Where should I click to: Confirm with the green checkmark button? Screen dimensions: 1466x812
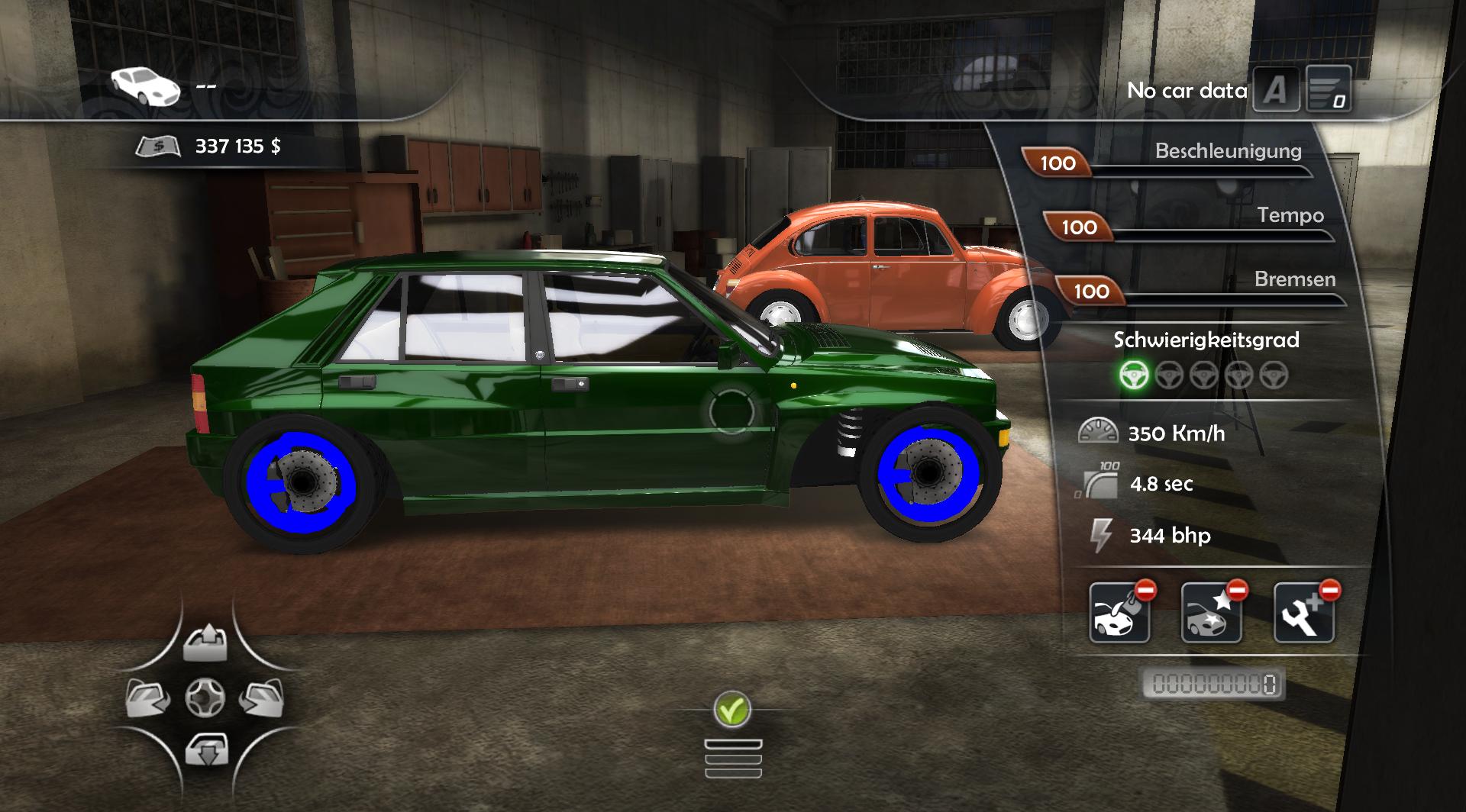point(732,710)
